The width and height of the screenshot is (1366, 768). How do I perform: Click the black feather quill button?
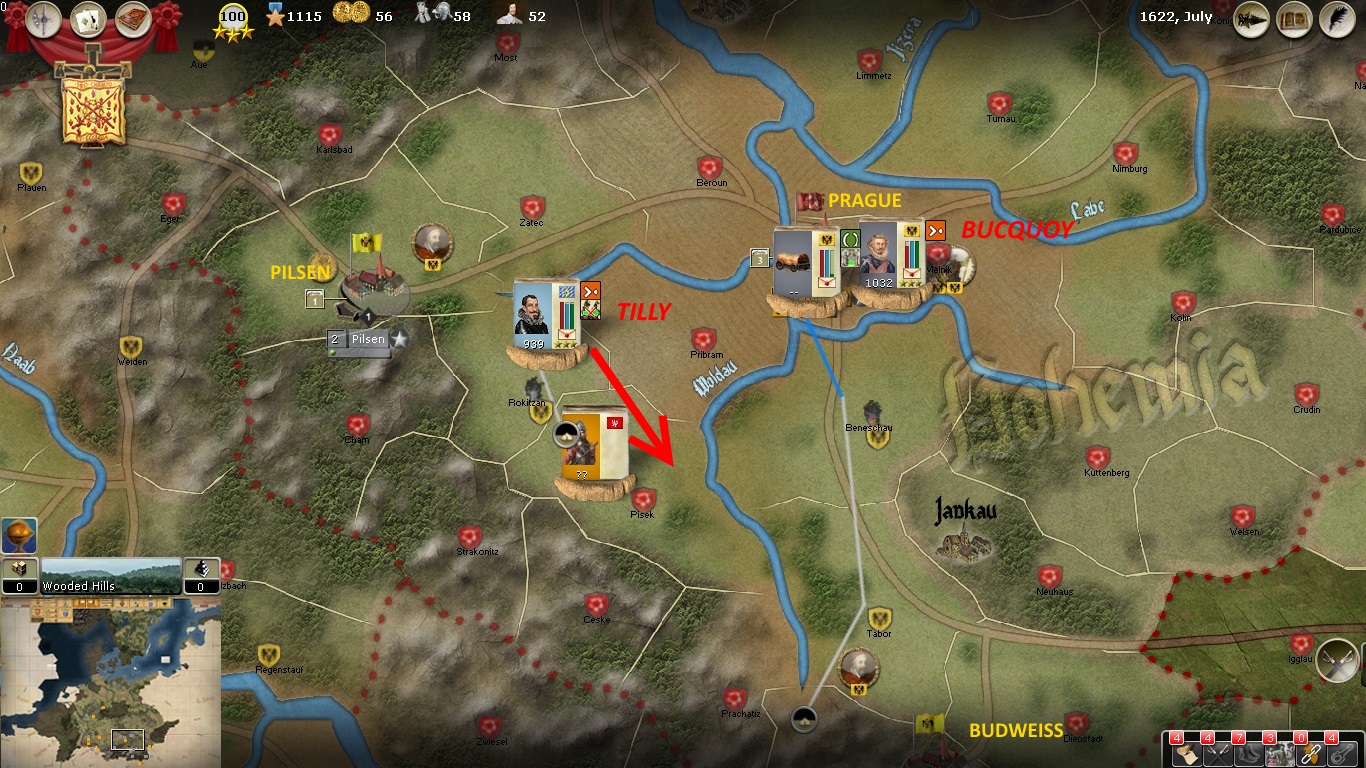(x=1336, y=18)
